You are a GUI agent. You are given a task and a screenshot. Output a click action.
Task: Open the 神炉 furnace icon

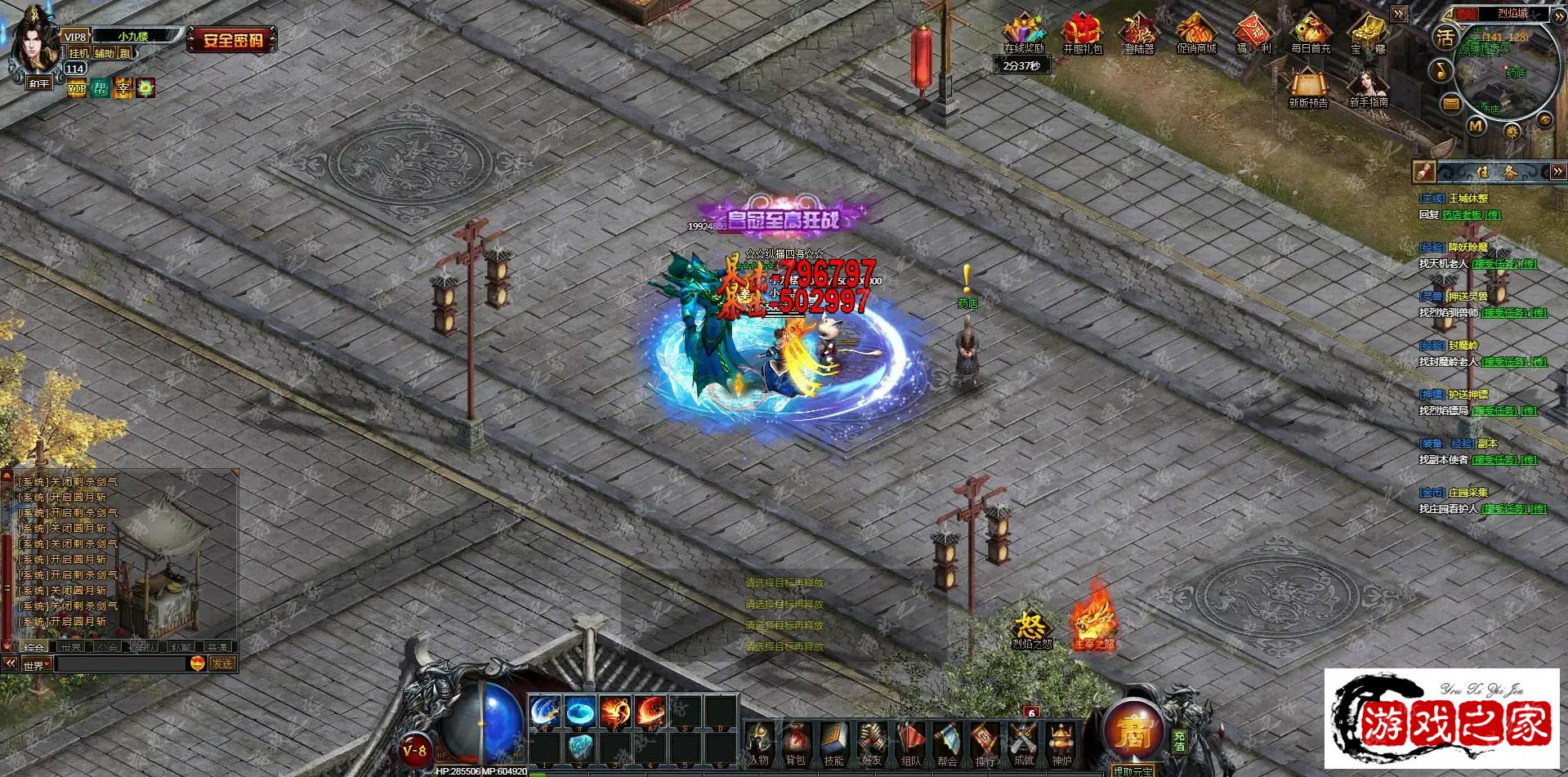point(1061,744)
